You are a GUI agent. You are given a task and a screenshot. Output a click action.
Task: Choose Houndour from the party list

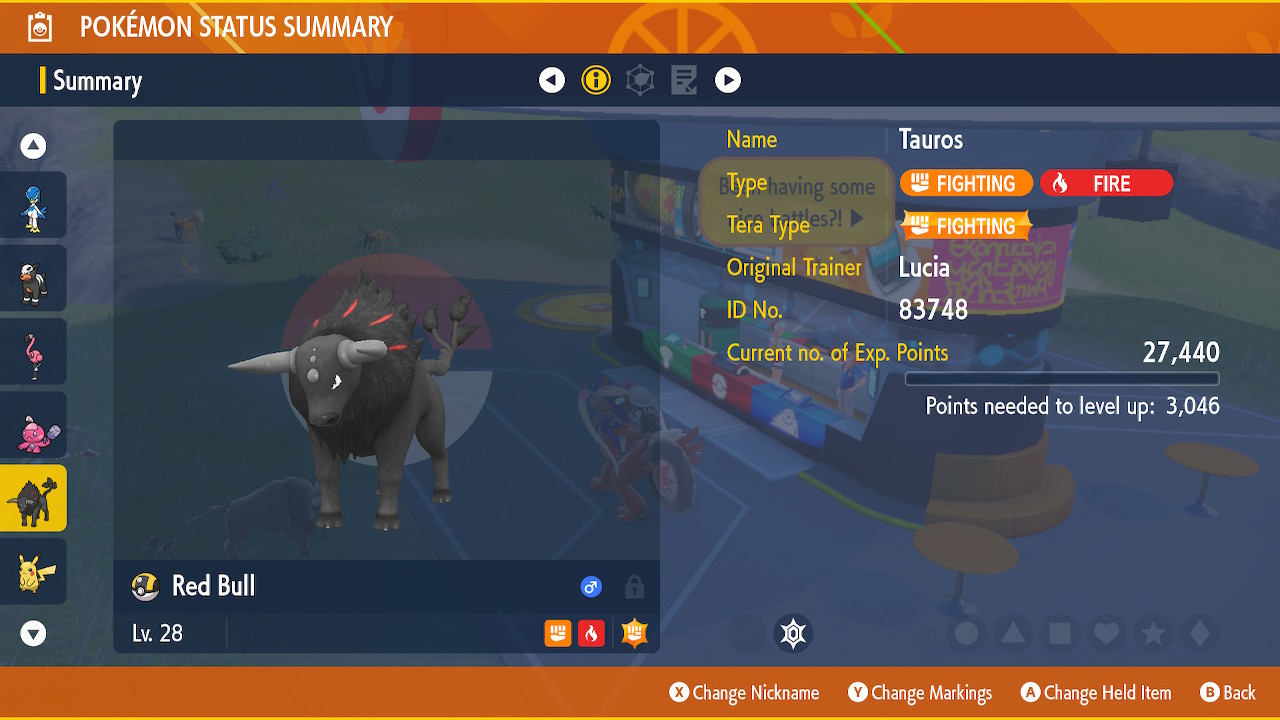coord(33,278)
